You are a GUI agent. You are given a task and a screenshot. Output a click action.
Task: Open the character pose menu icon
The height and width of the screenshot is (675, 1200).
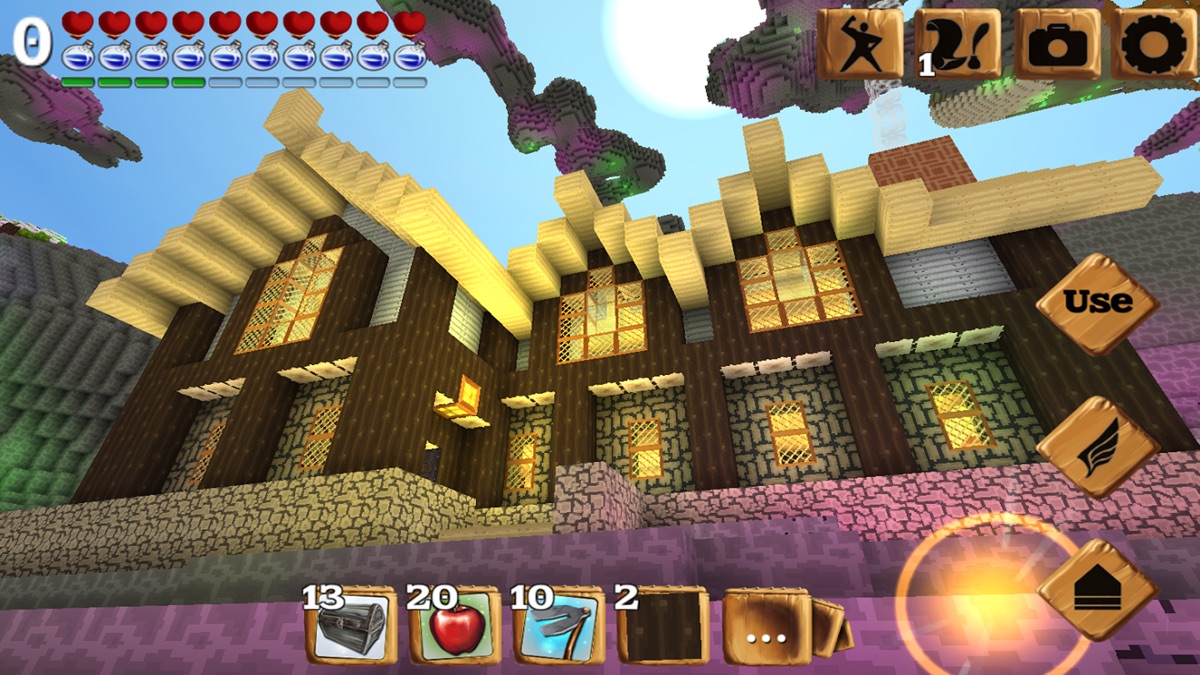coord(859,44)
